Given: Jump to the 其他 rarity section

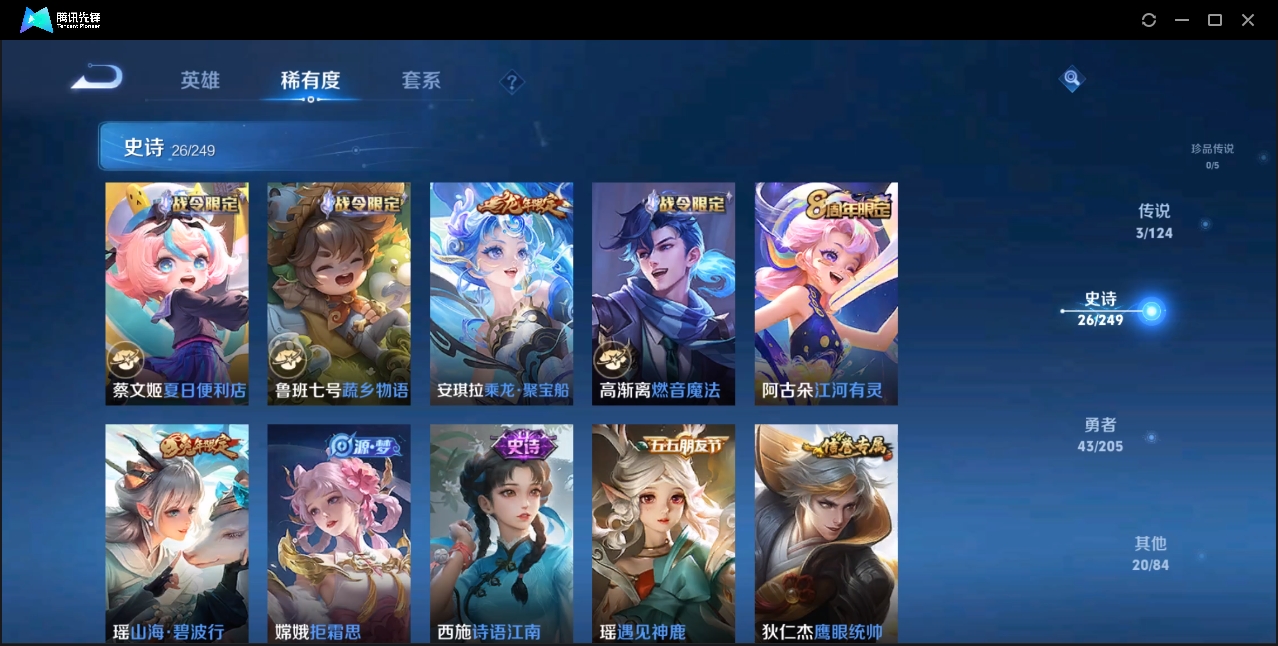Looking at the screenshot, I should 1150,553.
